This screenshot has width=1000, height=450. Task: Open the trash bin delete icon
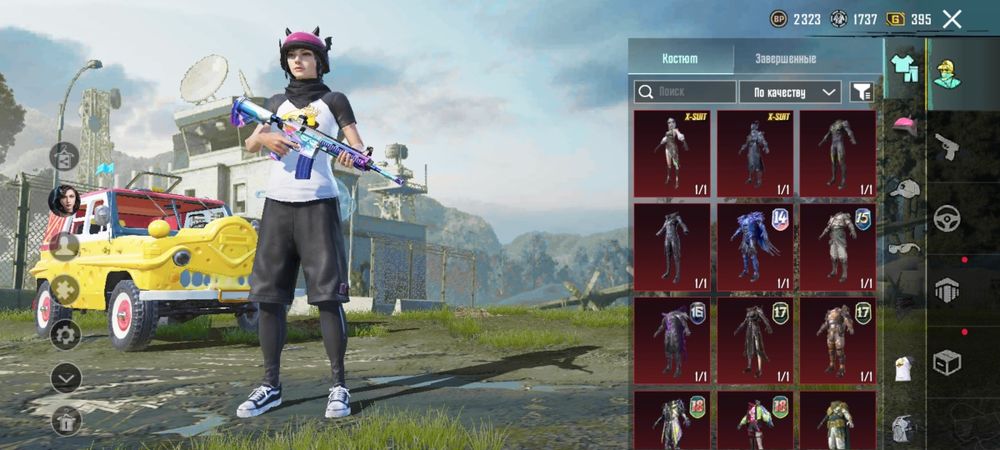point(65,420)
